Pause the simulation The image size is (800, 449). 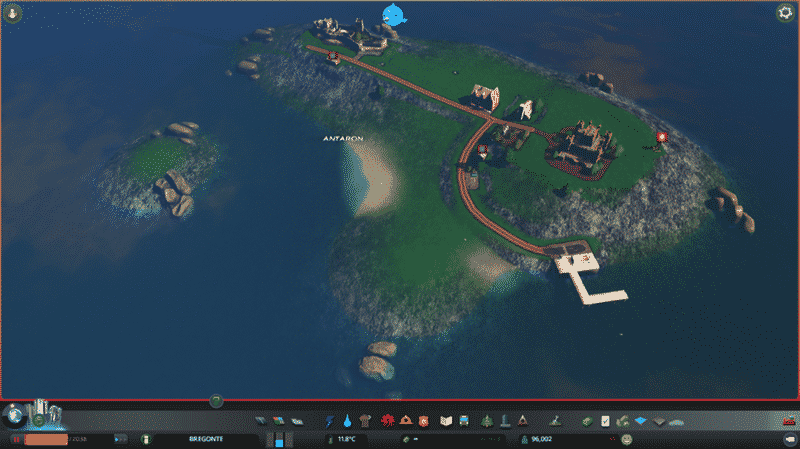click(16, 439)
